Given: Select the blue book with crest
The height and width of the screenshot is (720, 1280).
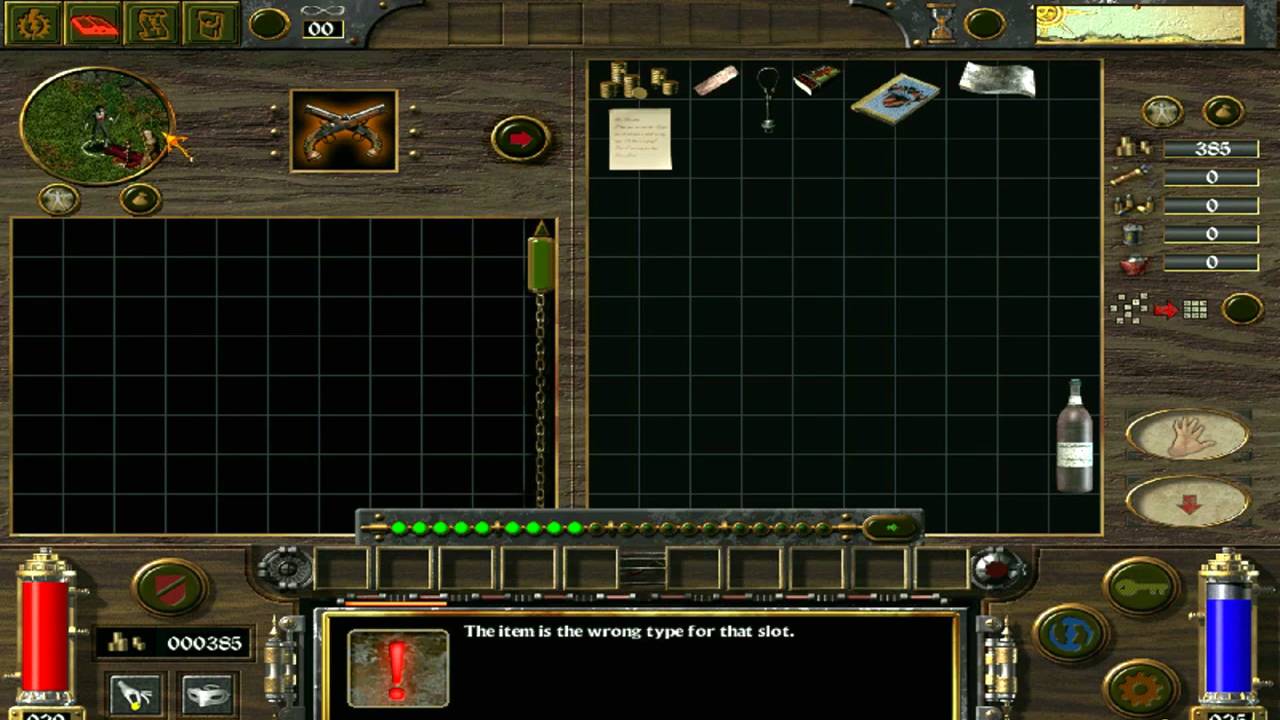Looking at the screenshot, I should [x=895, y=98].
